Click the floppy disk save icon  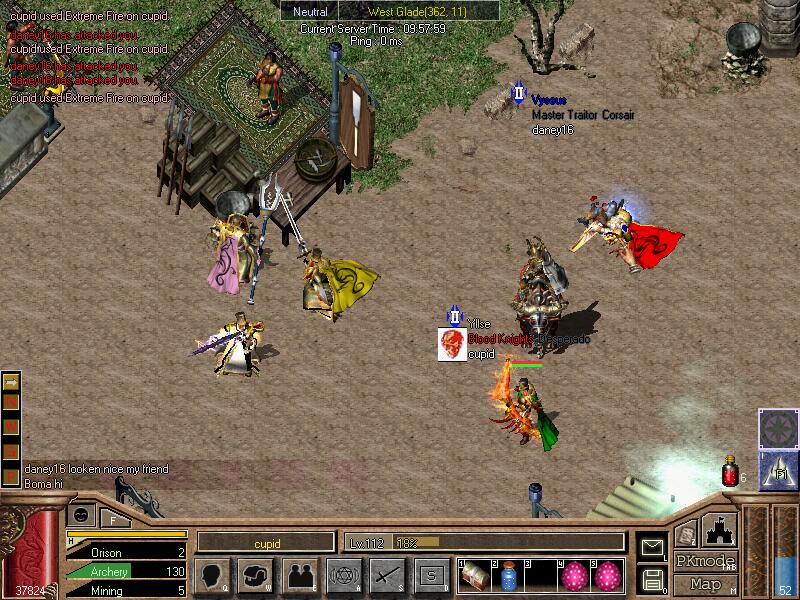652,579
